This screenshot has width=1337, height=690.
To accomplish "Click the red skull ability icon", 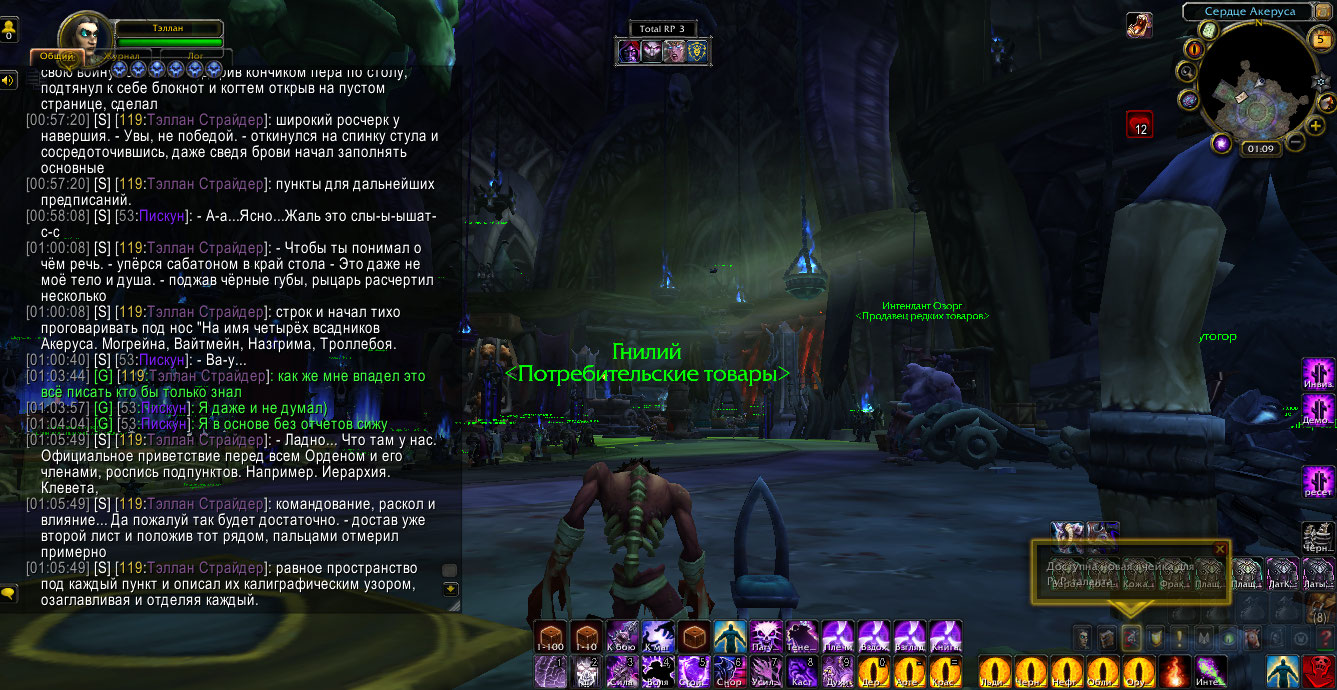I will click(1318, 670).
